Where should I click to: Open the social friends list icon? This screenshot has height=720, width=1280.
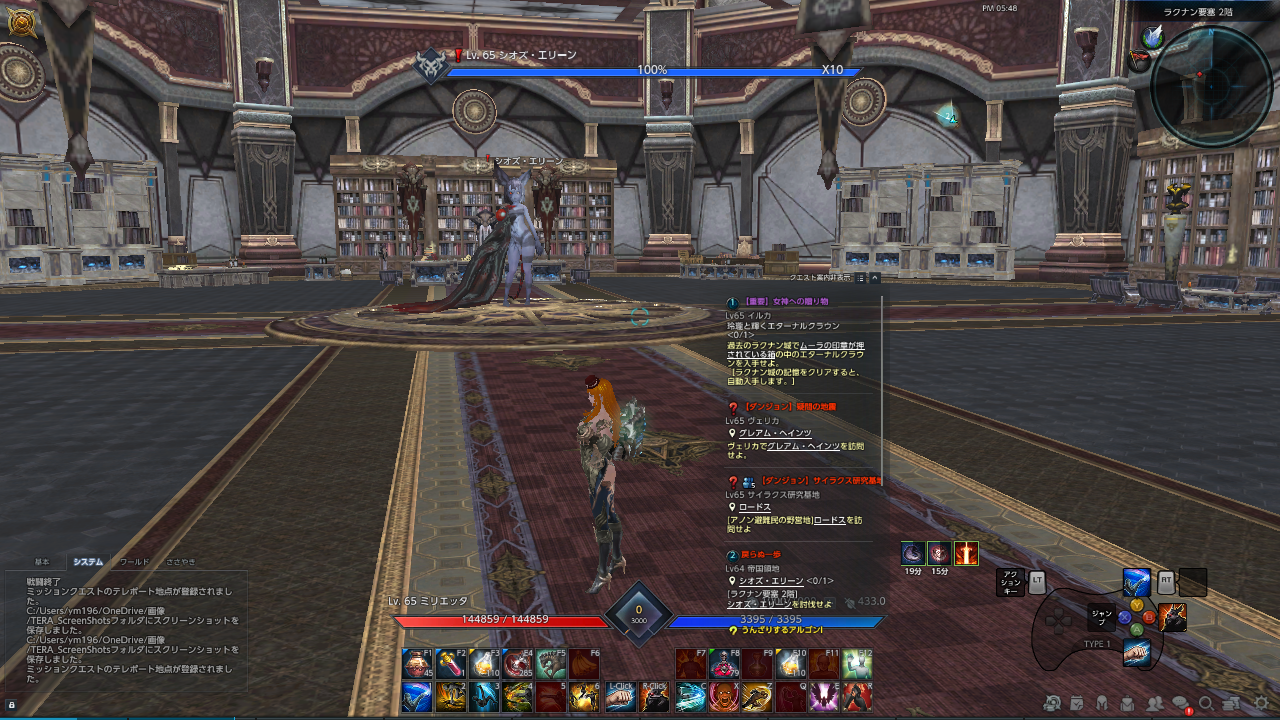point(1155,703)
